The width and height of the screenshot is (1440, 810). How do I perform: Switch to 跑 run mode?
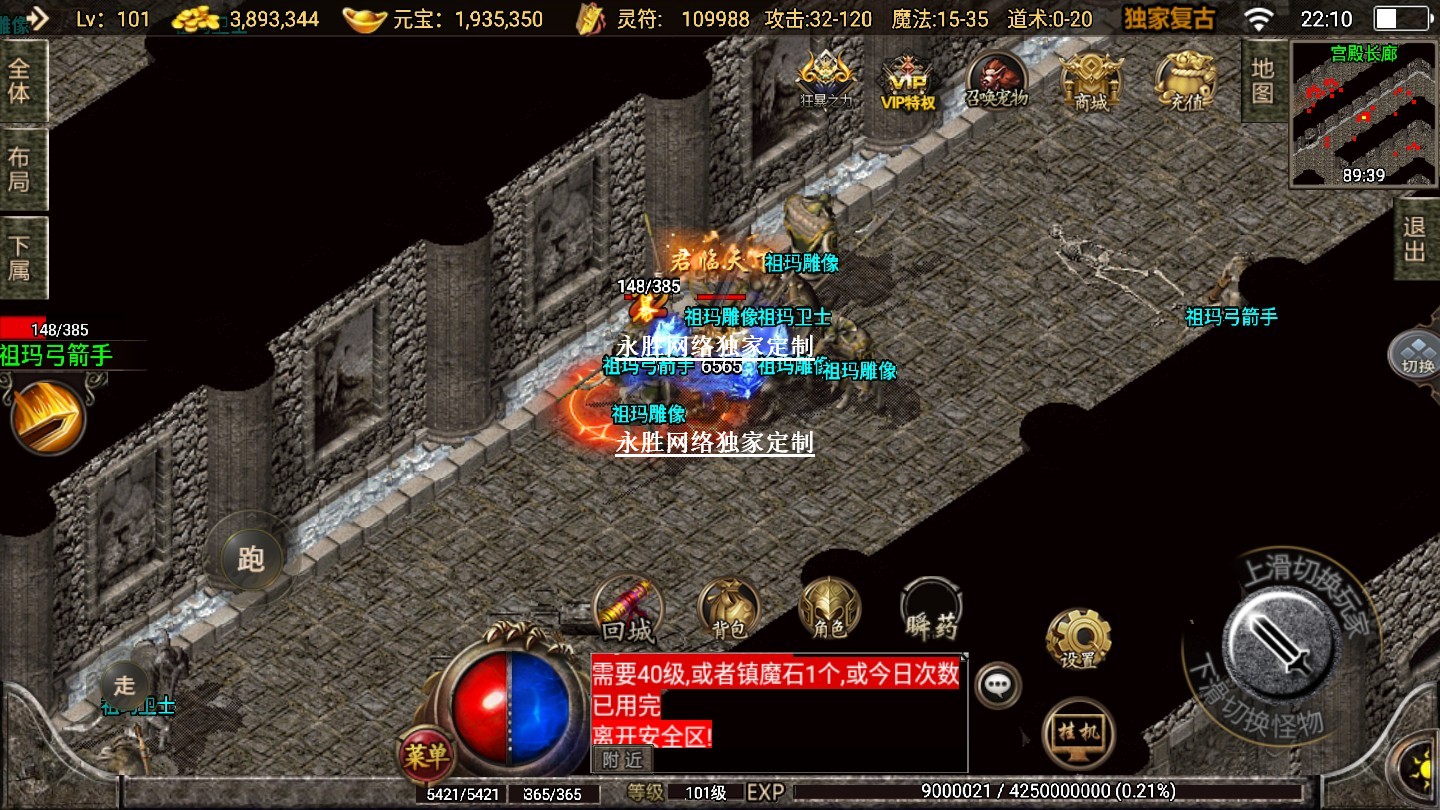250,558
